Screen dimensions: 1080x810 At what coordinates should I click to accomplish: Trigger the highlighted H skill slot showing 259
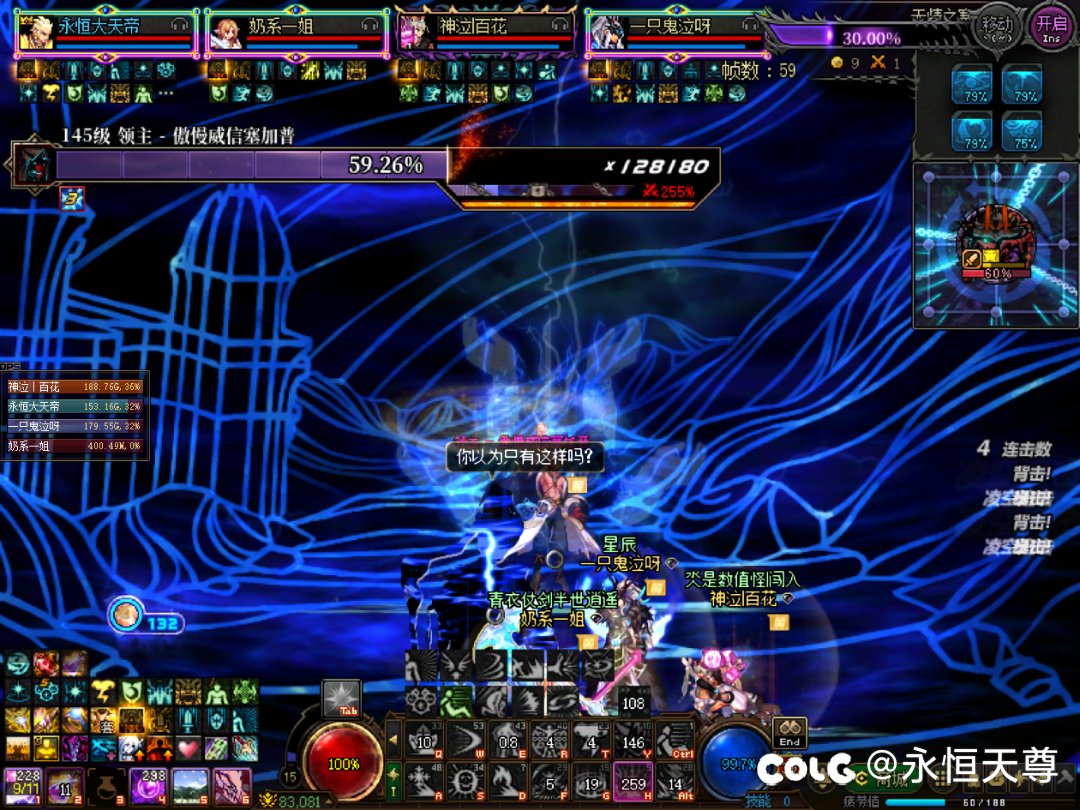coord(632,781)
